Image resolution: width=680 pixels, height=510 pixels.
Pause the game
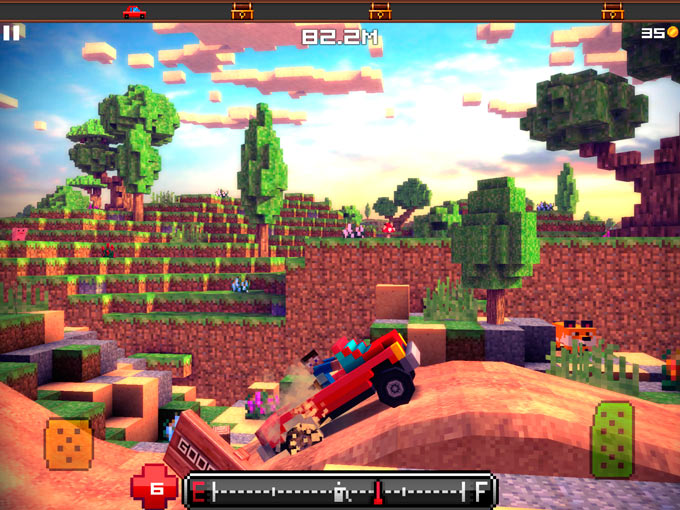point(11,33)
